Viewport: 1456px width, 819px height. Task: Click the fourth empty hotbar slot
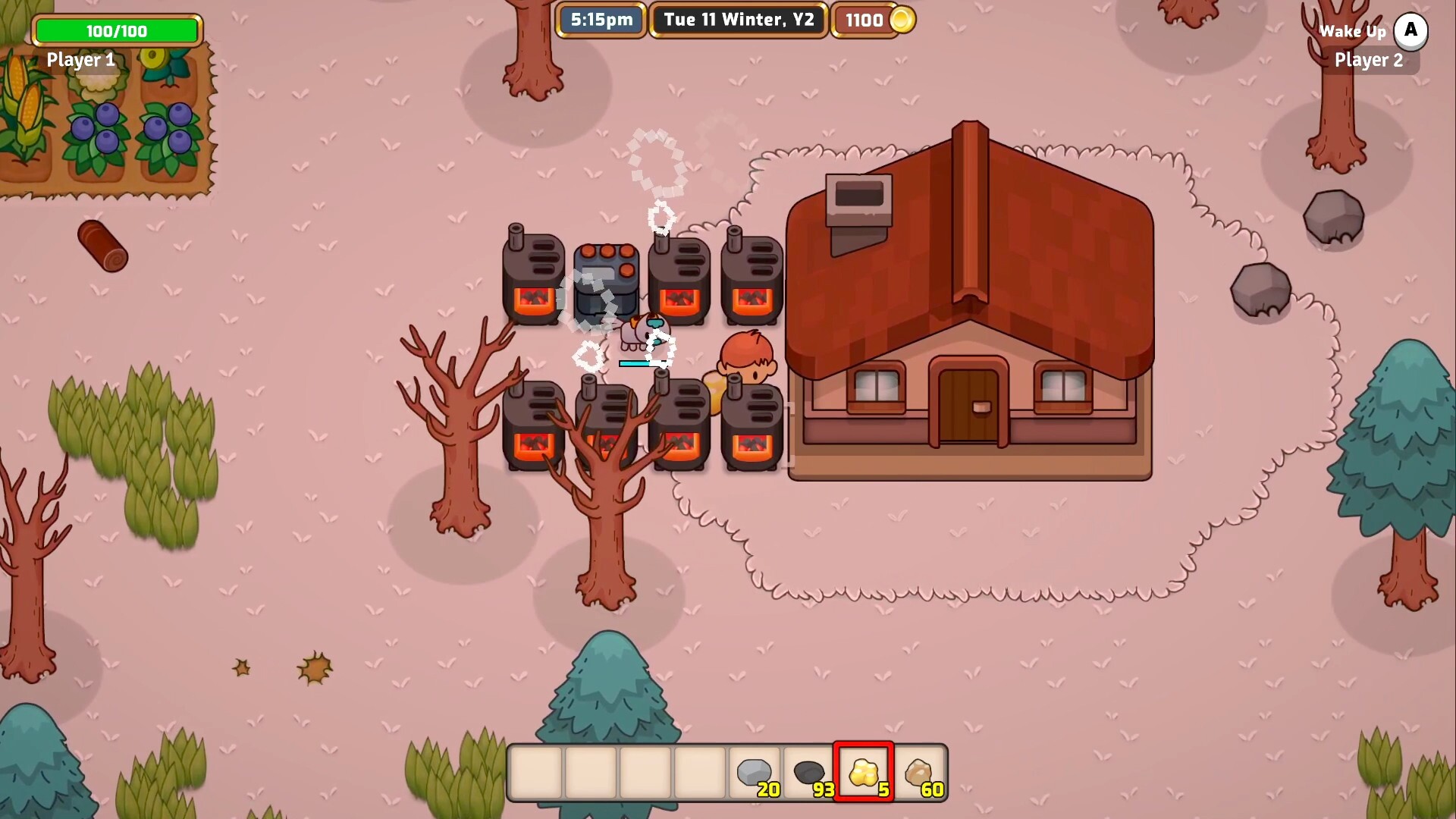pyautogui.click(x=698, y=772)
